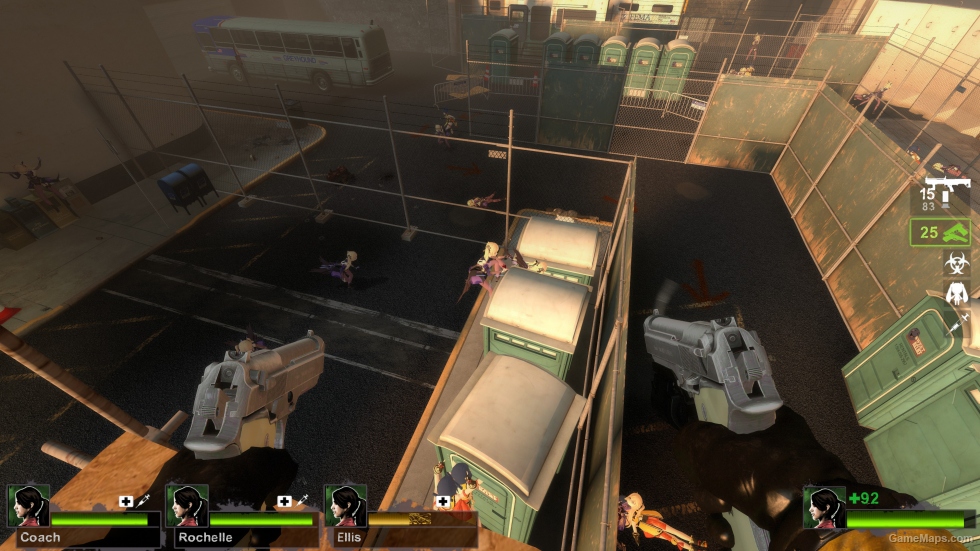
Task: Click Rochelle's teammate portrait
Action: [x=187, y=507]
